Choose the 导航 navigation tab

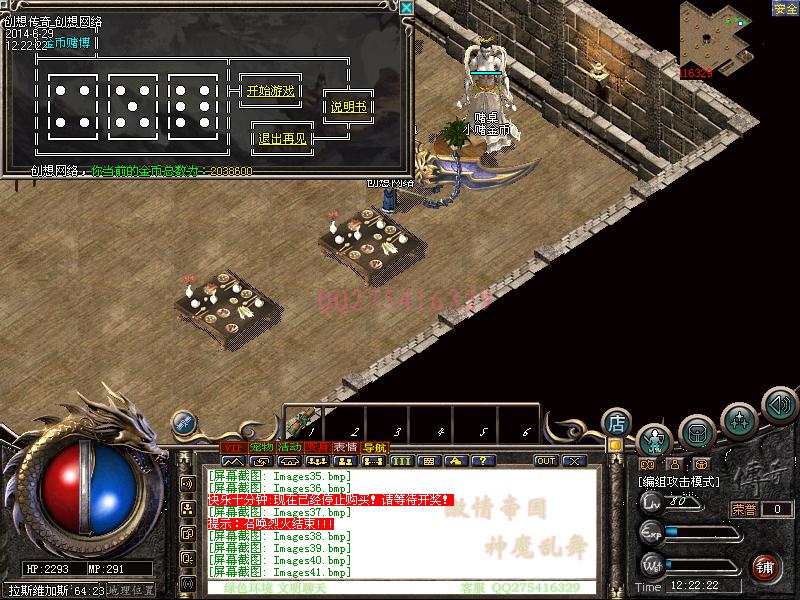pos(374,447)
